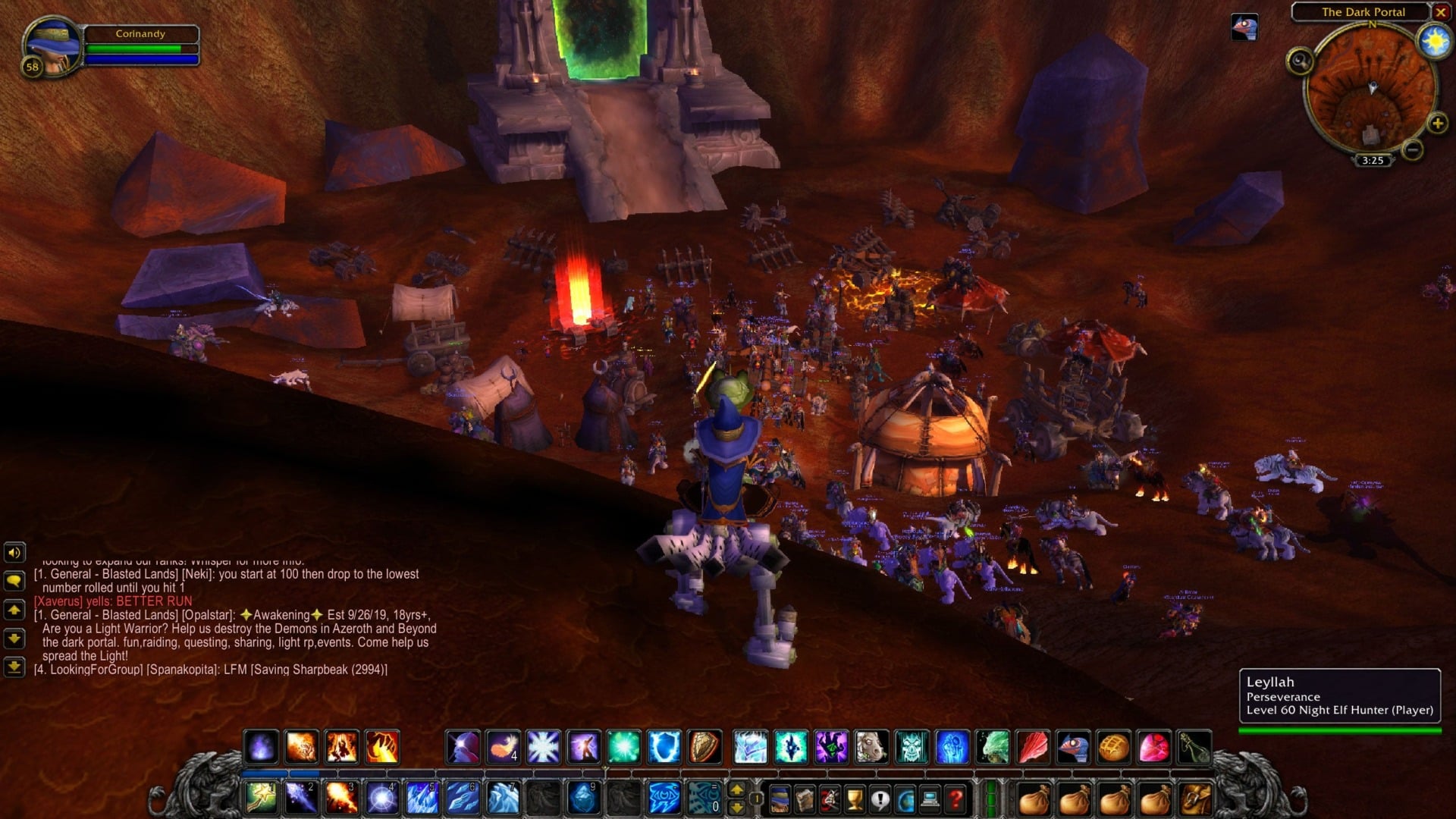Viewport: 1456px width, 819px height.
Task: Toggle the minimap day-night sun indicator
Action: (x=1434, y=40)
